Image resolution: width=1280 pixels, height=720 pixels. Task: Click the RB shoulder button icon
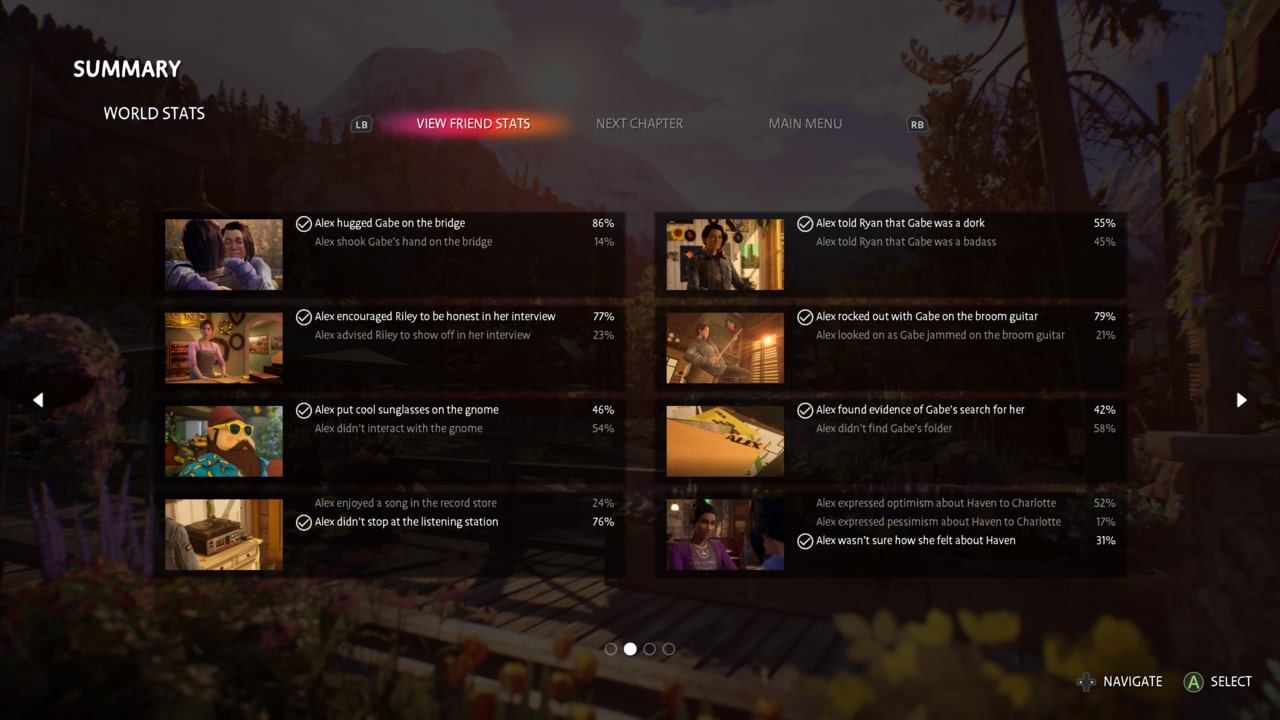(917, 124)
